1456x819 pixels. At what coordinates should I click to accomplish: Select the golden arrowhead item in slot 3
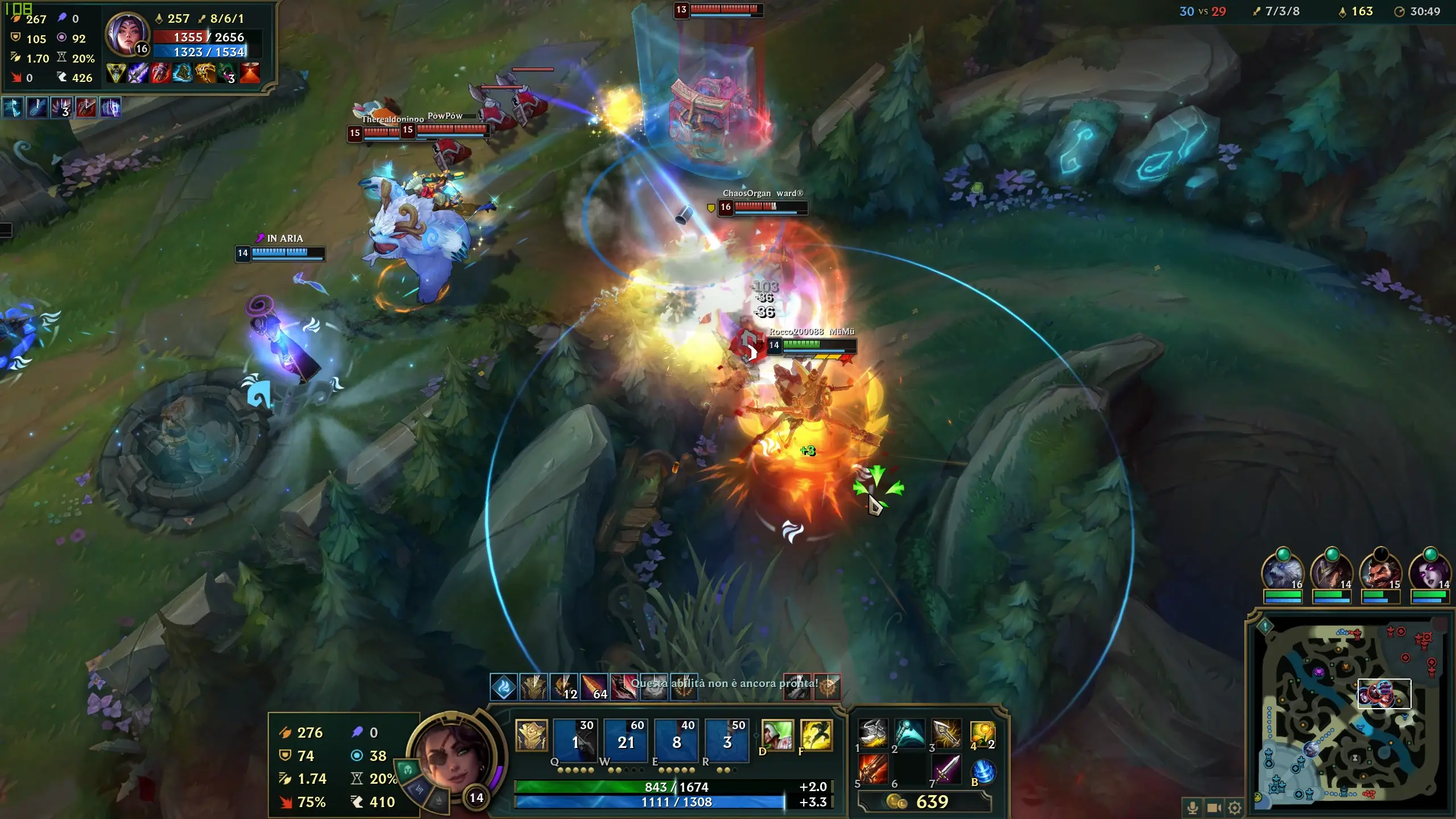[946, 734]
